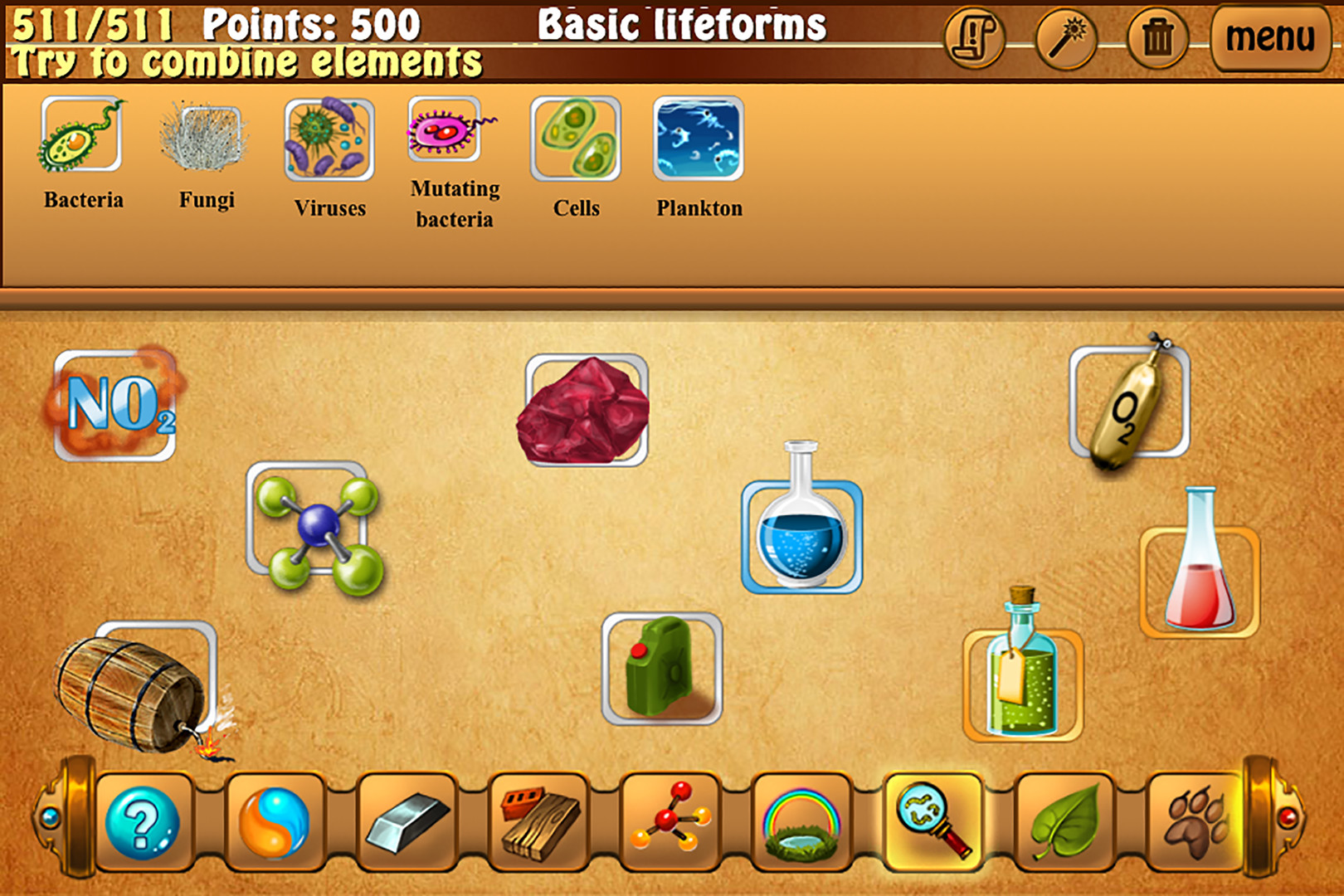1344x896 pixels.
Task: Switch to the paw print category
Action: point(1193,824)
